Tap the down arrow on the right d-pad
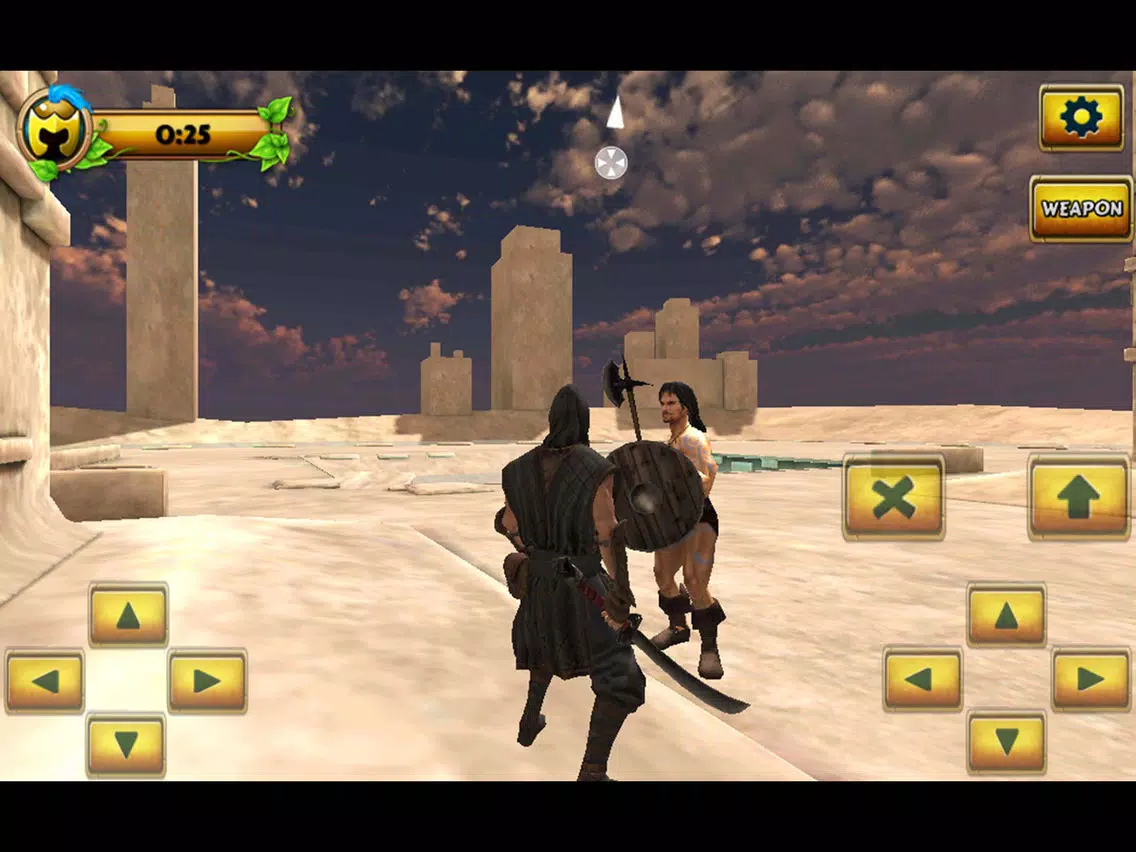1136x852 pixels. point(1006,742)
